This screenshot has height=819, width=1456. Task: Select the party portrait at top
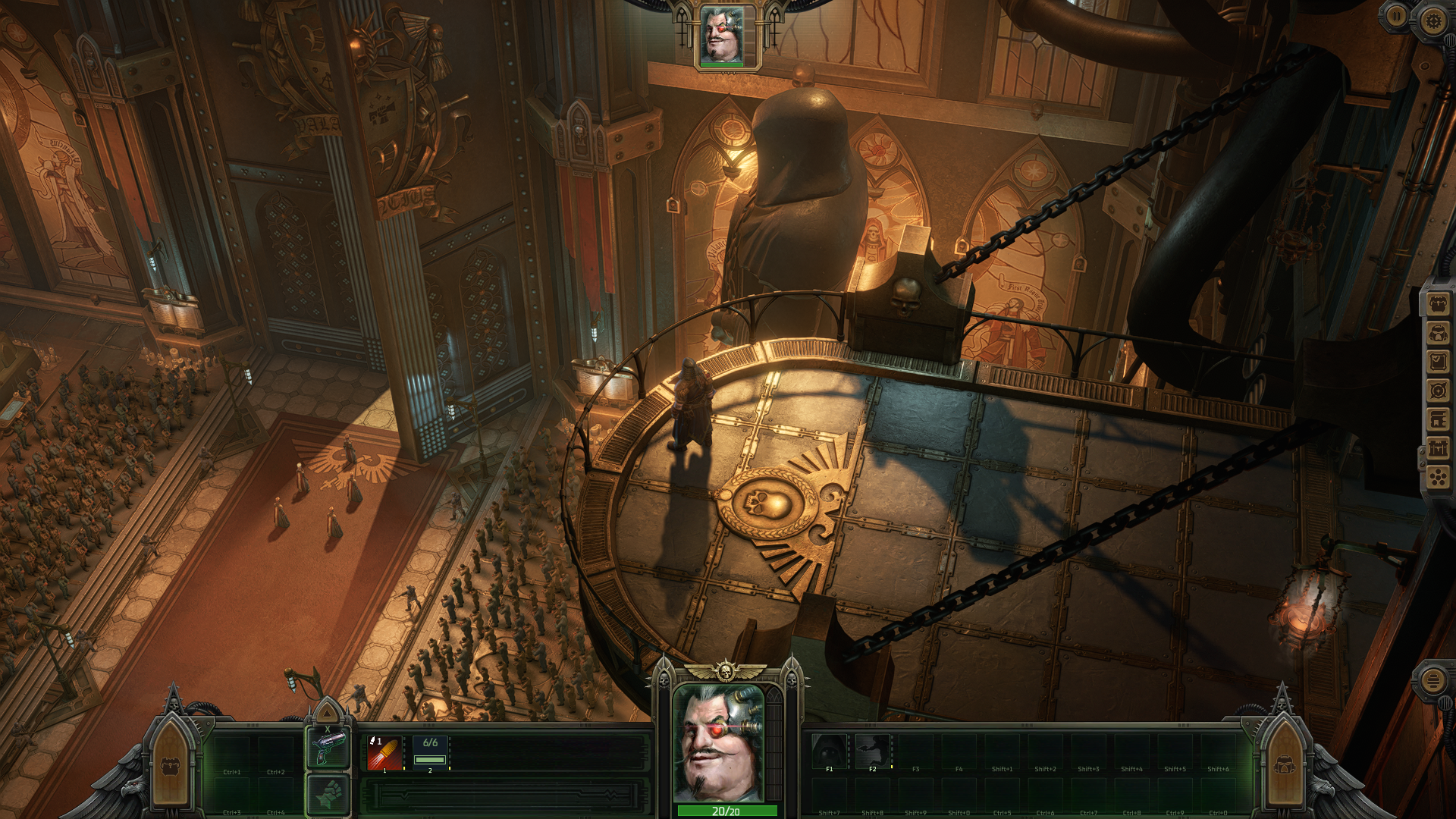pos(722,36)
